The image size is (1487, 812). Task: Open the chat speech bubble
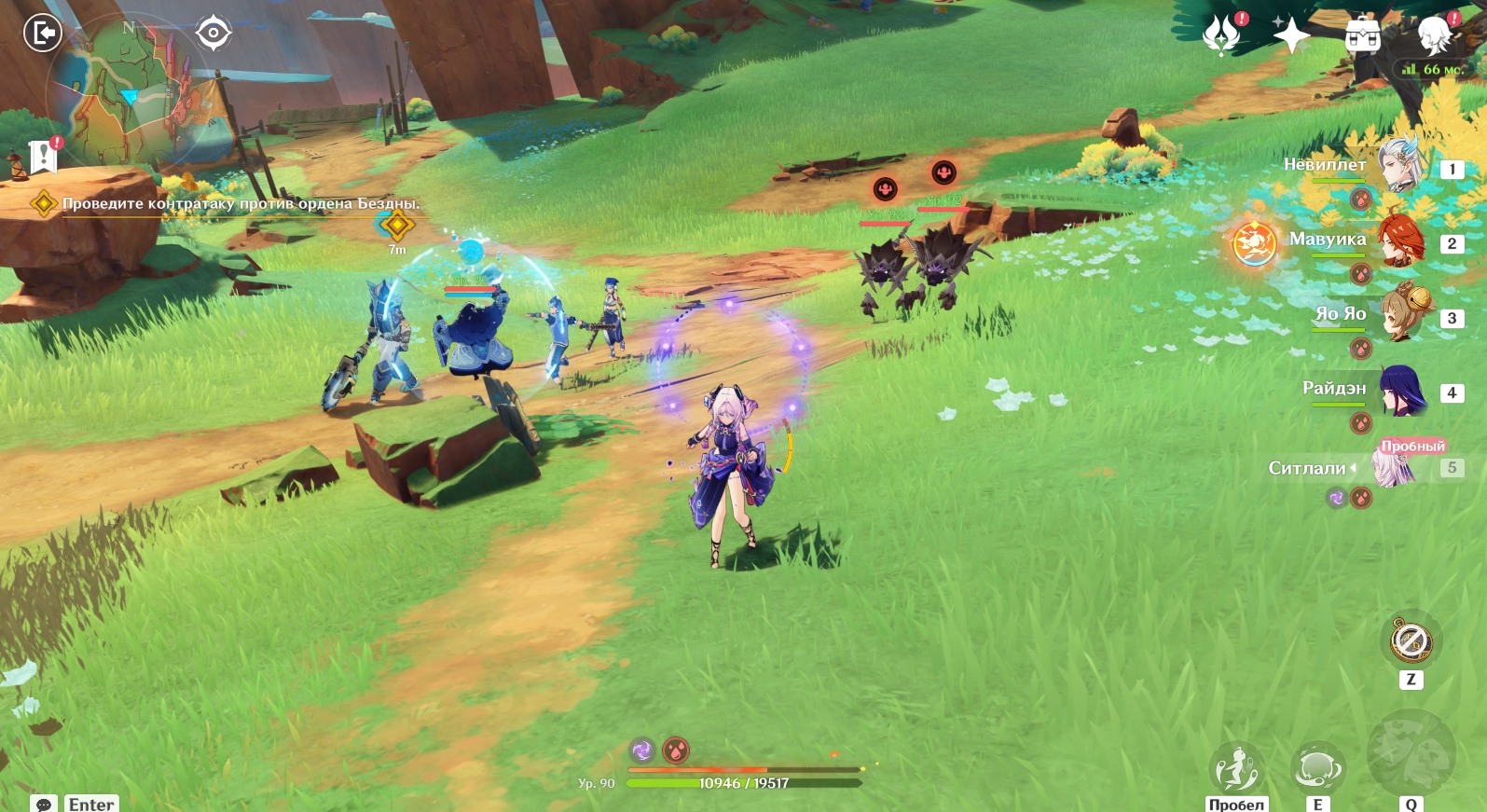coord(44,804)
